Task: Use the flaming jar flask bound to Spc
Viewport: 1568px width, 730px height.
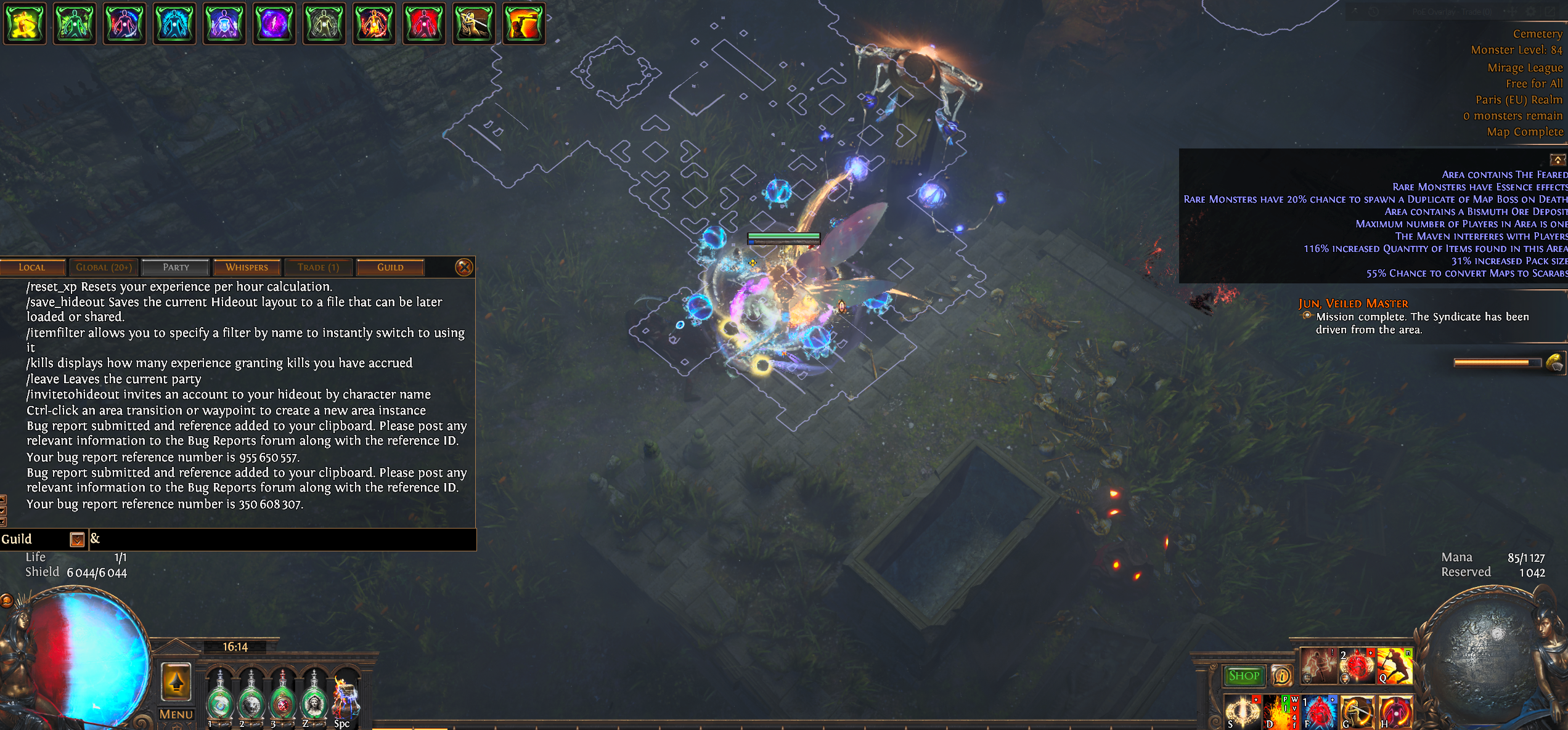Action: (345, 700)
